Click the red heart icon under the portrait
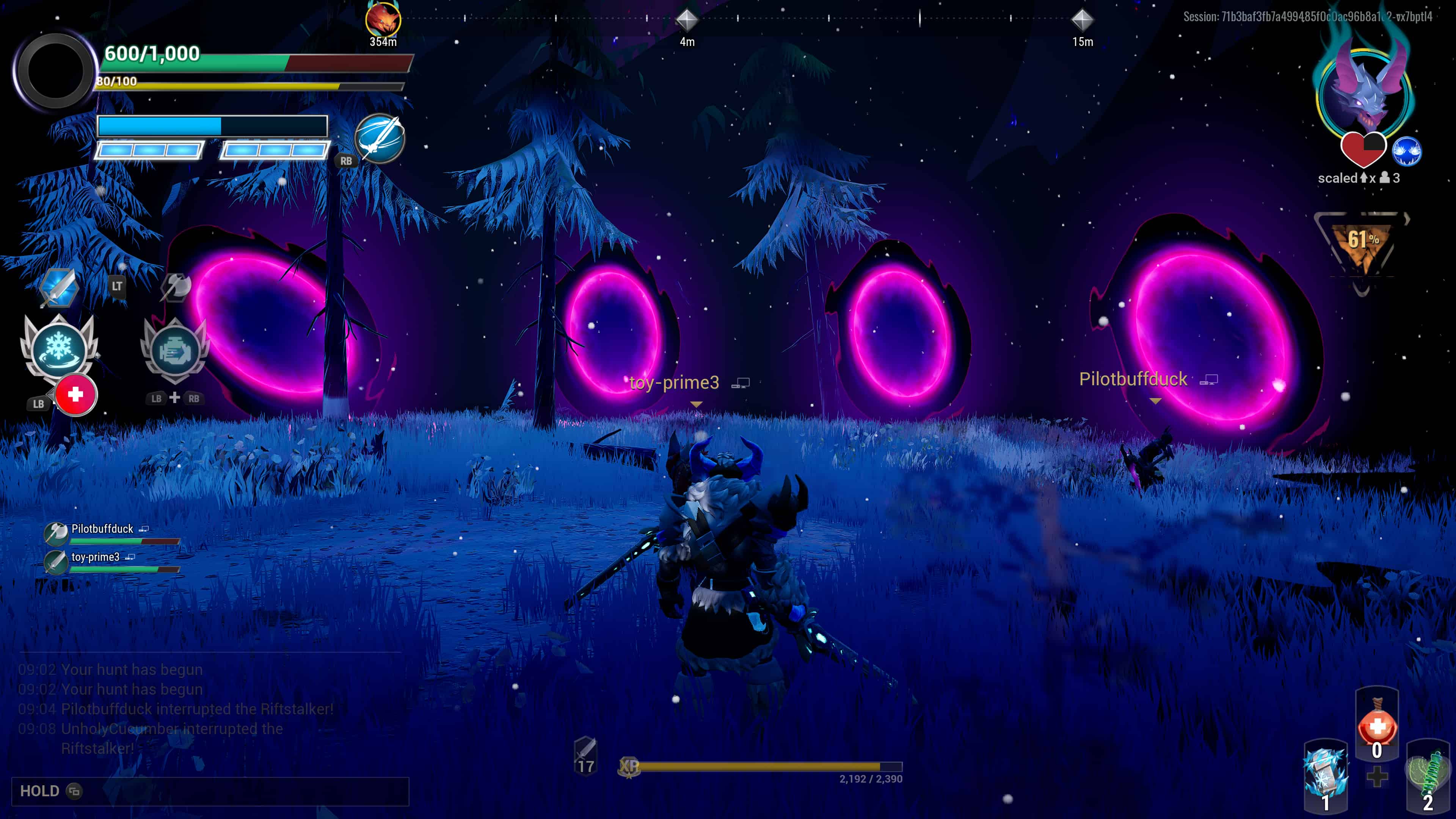This screenshot has width=1456, height=819. 1363,150
